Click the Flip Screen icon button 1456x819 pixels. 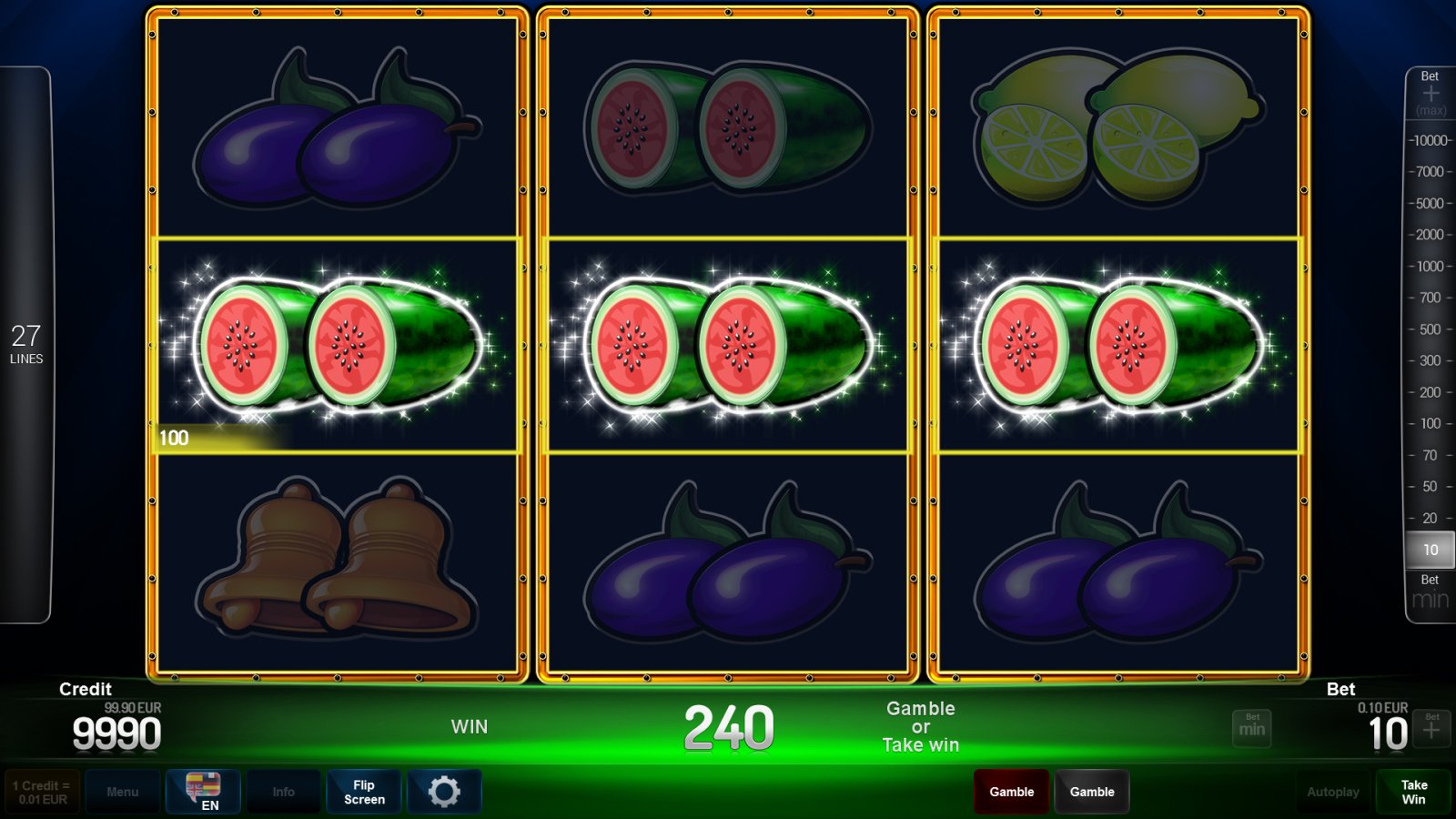coord(363,791)
